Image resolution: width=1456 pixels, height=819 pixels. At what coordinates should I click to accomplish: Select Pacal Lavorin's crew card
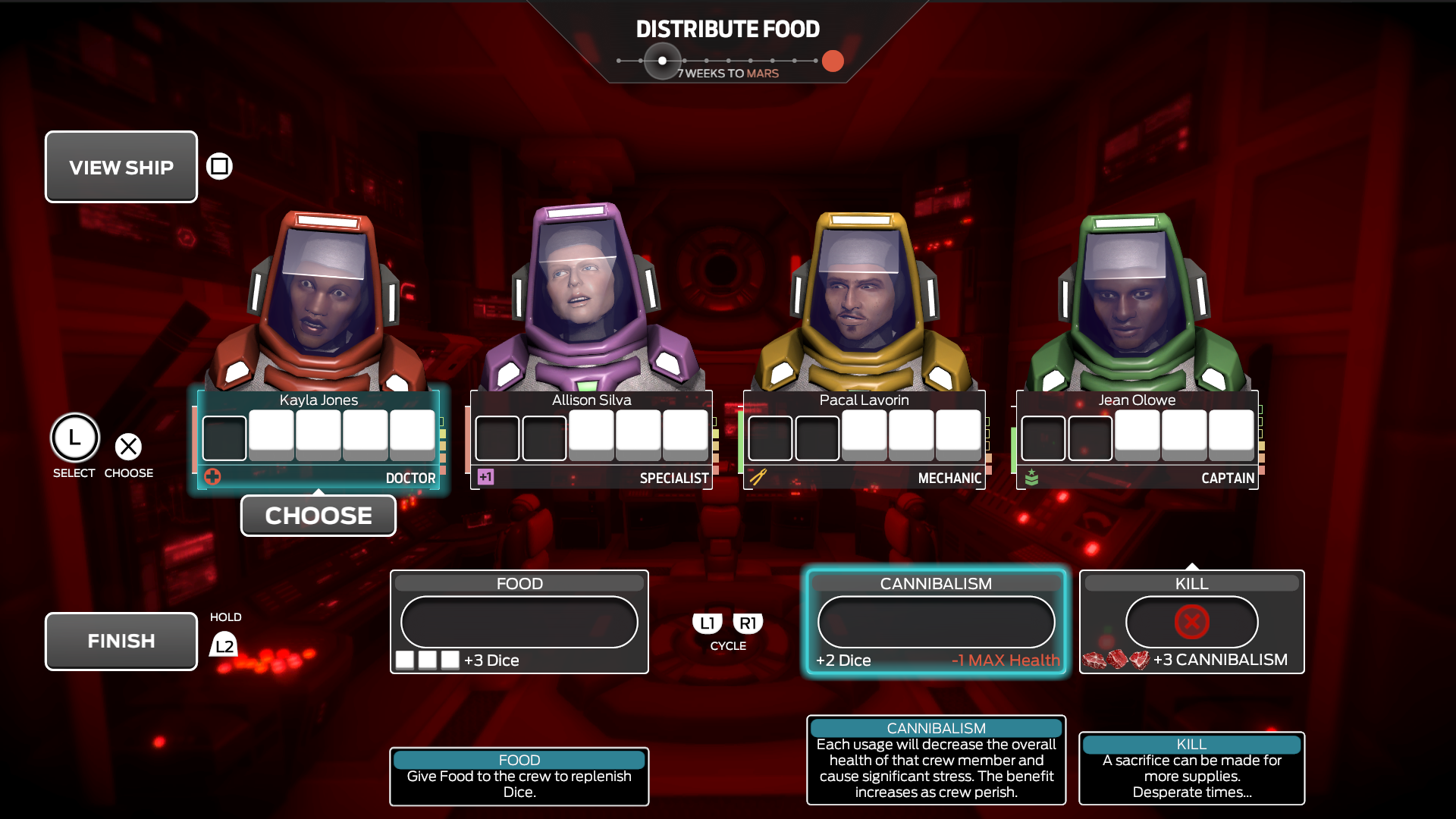[864, 438]
